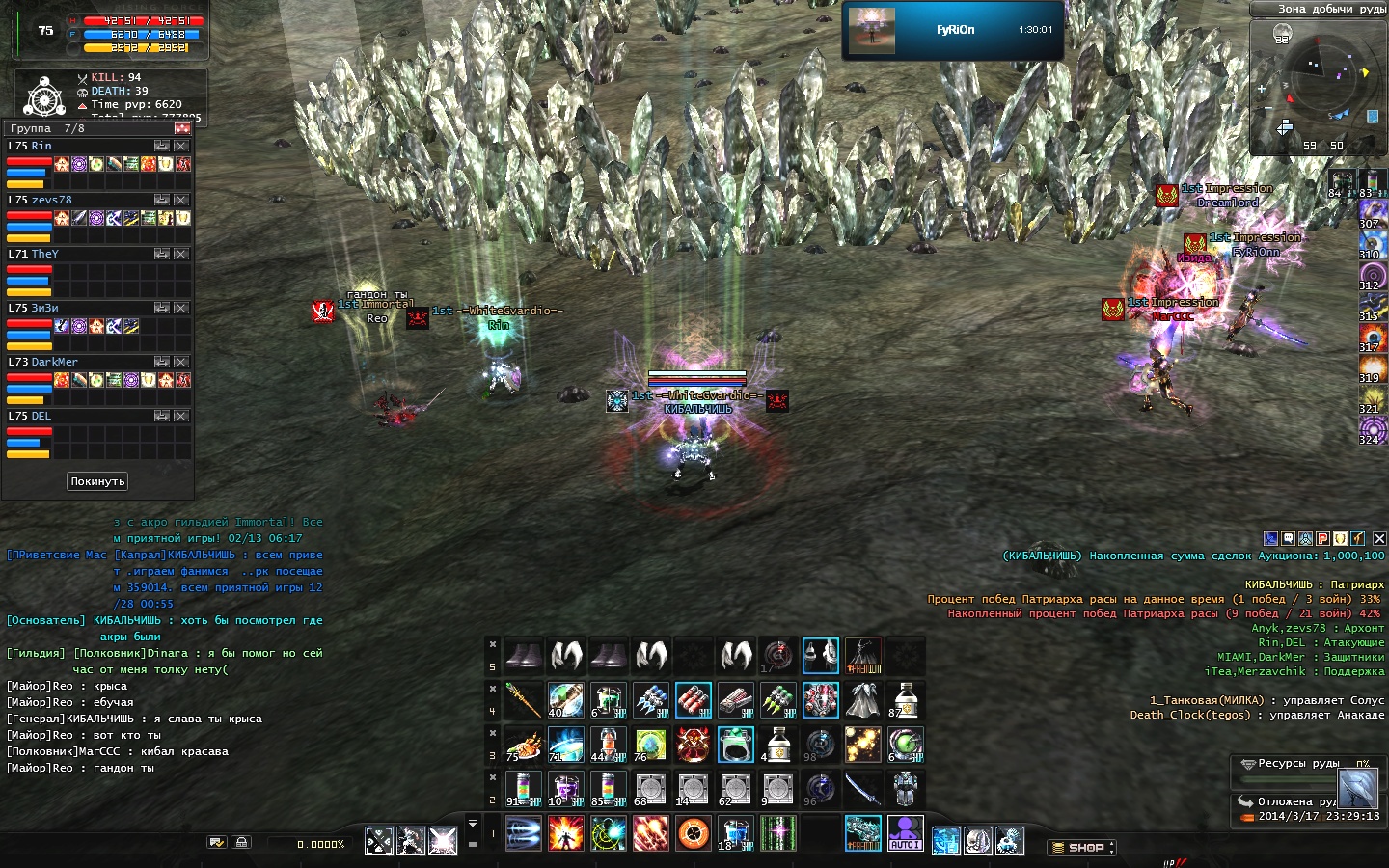
Task: Select the blue katana sword slot
Action: (x=861, y=789)
